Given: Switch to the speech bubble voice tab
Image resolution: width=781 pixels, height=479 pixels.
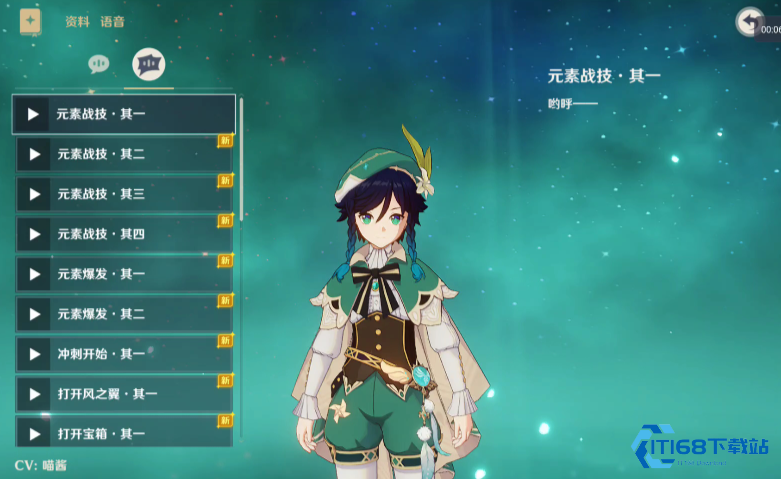Looking at the screenshot, I should pos(98,64).
